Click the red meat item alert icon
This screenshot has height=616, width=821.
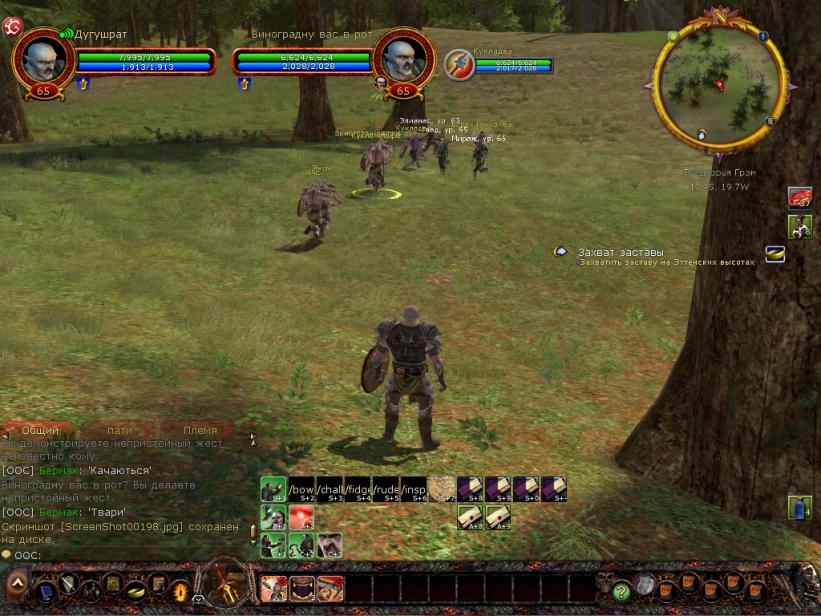(x=800, y=198)
